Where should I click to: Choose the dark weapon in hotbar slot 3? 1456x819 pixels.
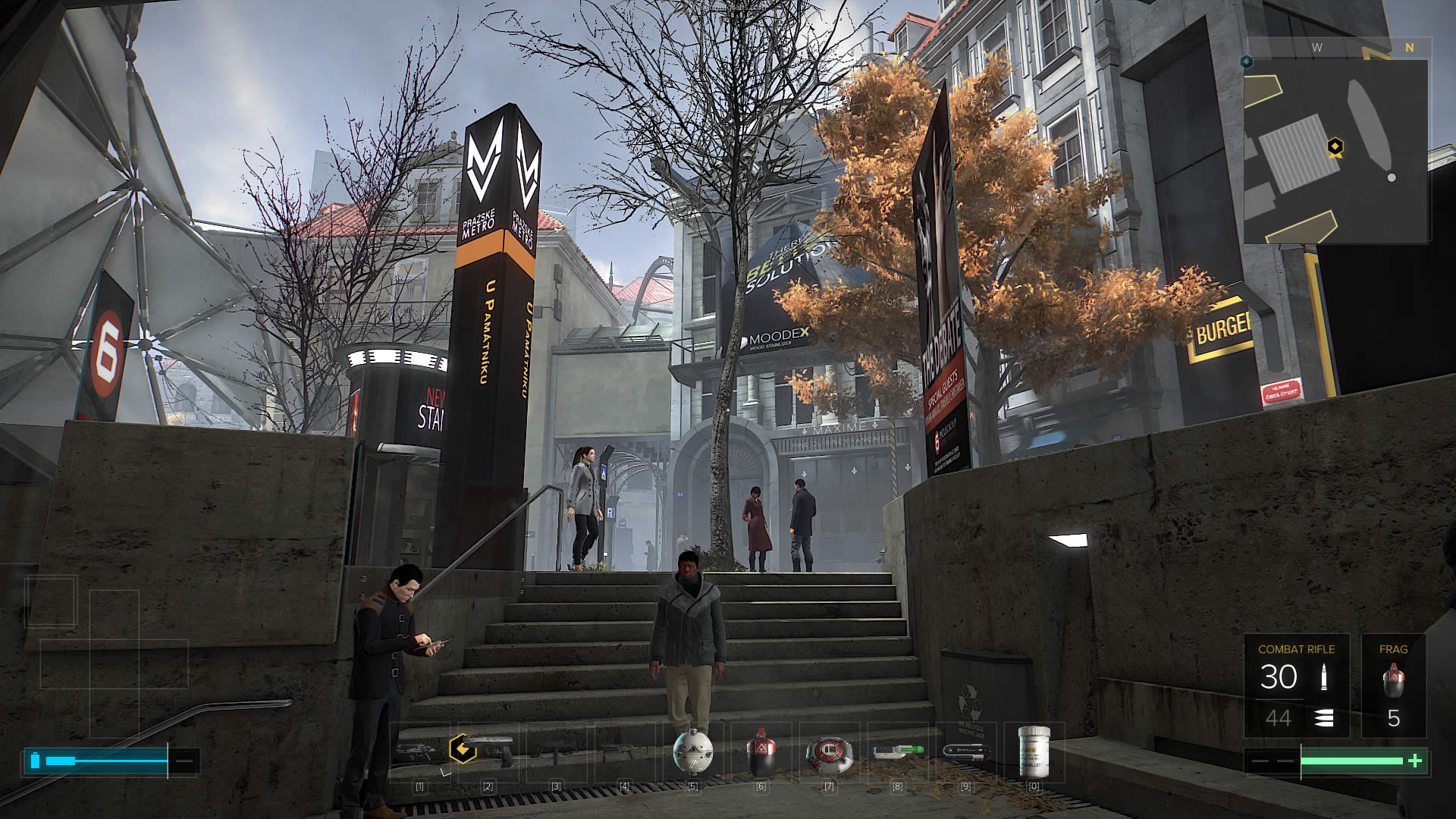[x=556, y=752]
